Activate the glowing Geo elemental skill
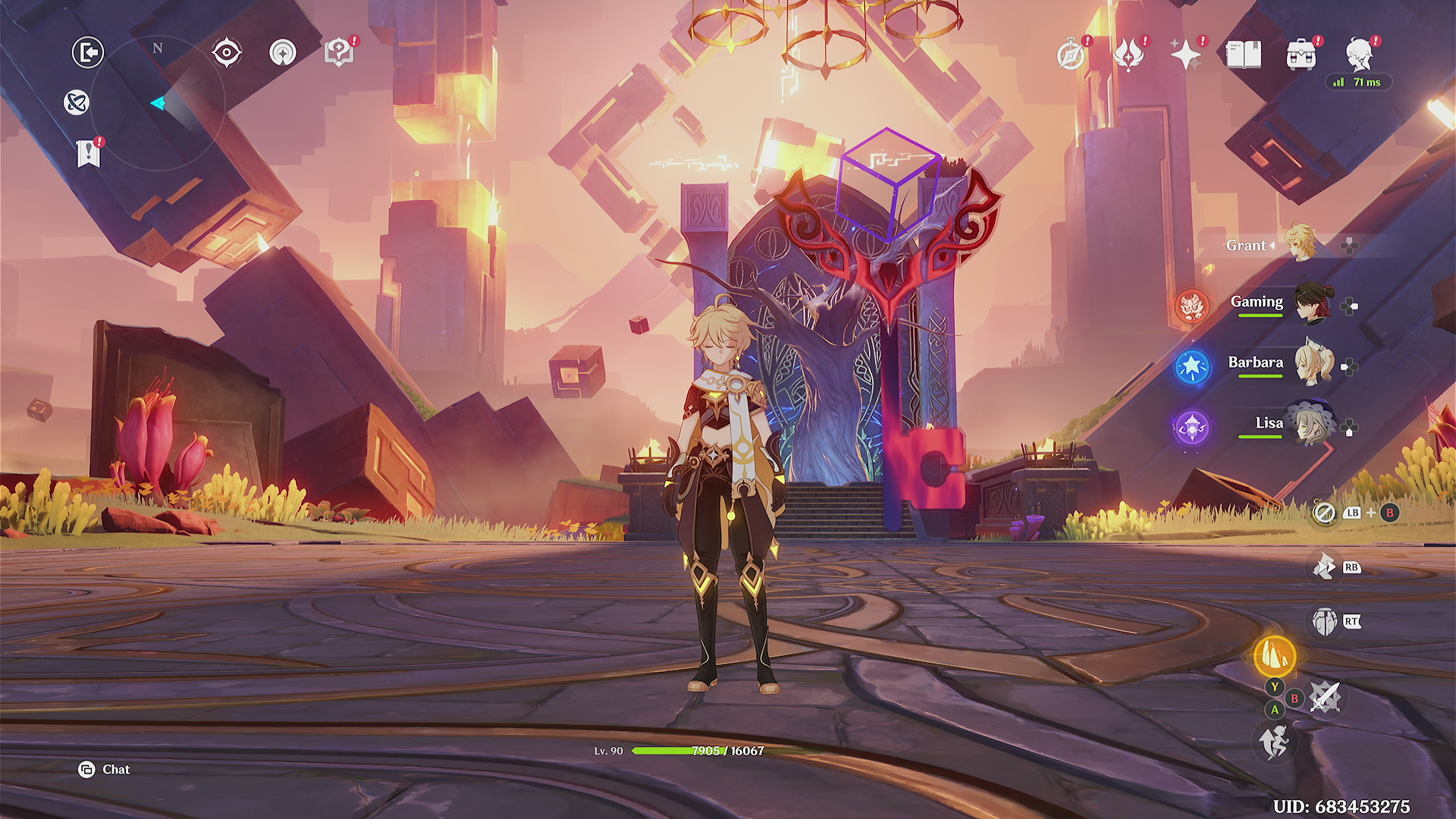Screen dimensions: 1456x819 (1275, 656)
